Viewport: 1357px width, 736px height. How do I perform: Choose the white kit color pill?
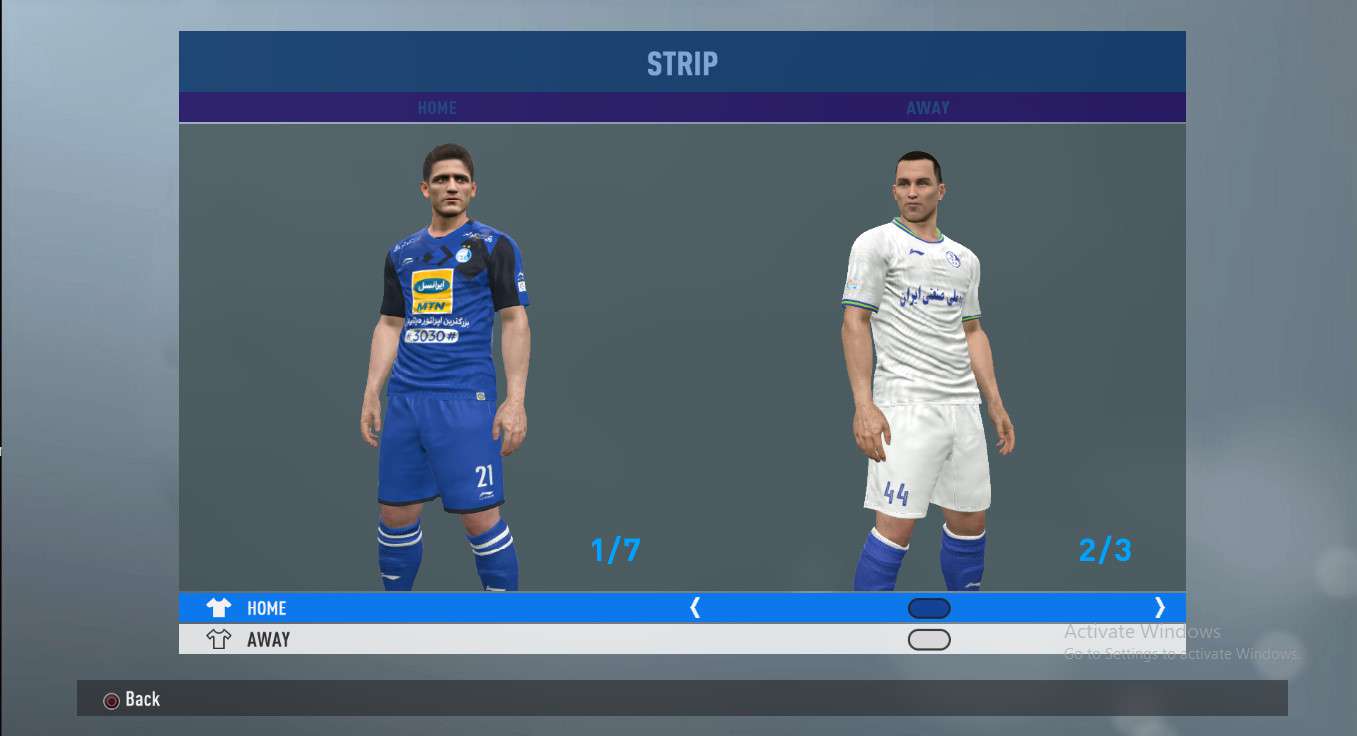tap(929, 639)
